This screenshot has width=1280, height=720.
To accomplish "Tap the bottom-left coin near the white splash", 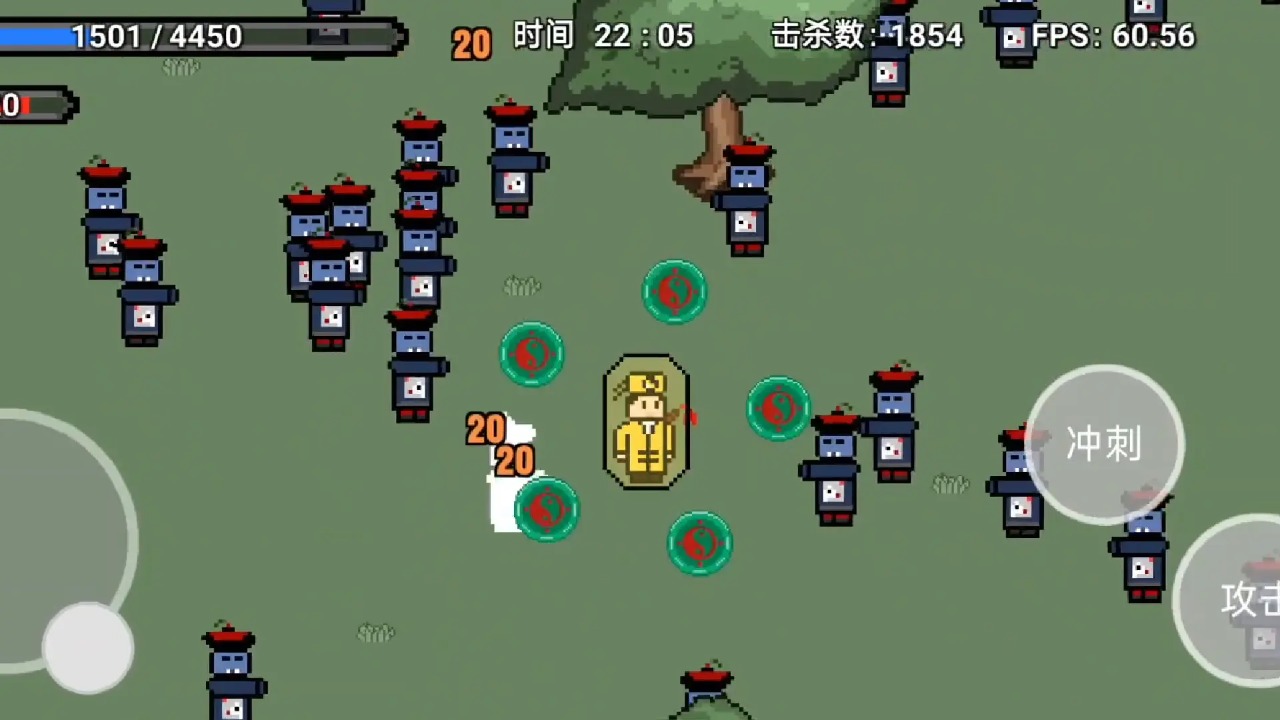I will [545, 508].
